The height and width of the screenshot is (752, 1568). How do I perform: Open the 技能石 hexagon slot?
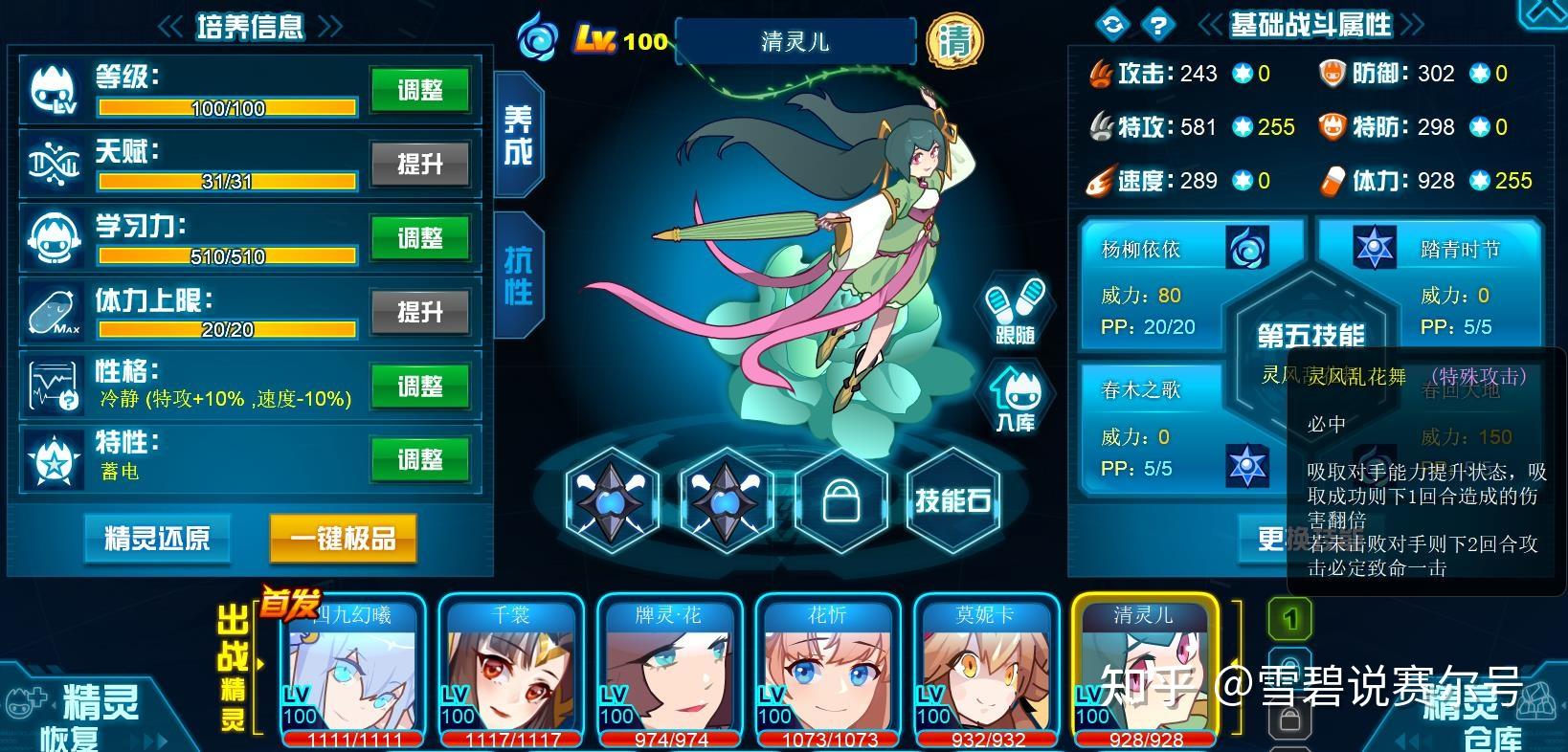tap(952, 499)
